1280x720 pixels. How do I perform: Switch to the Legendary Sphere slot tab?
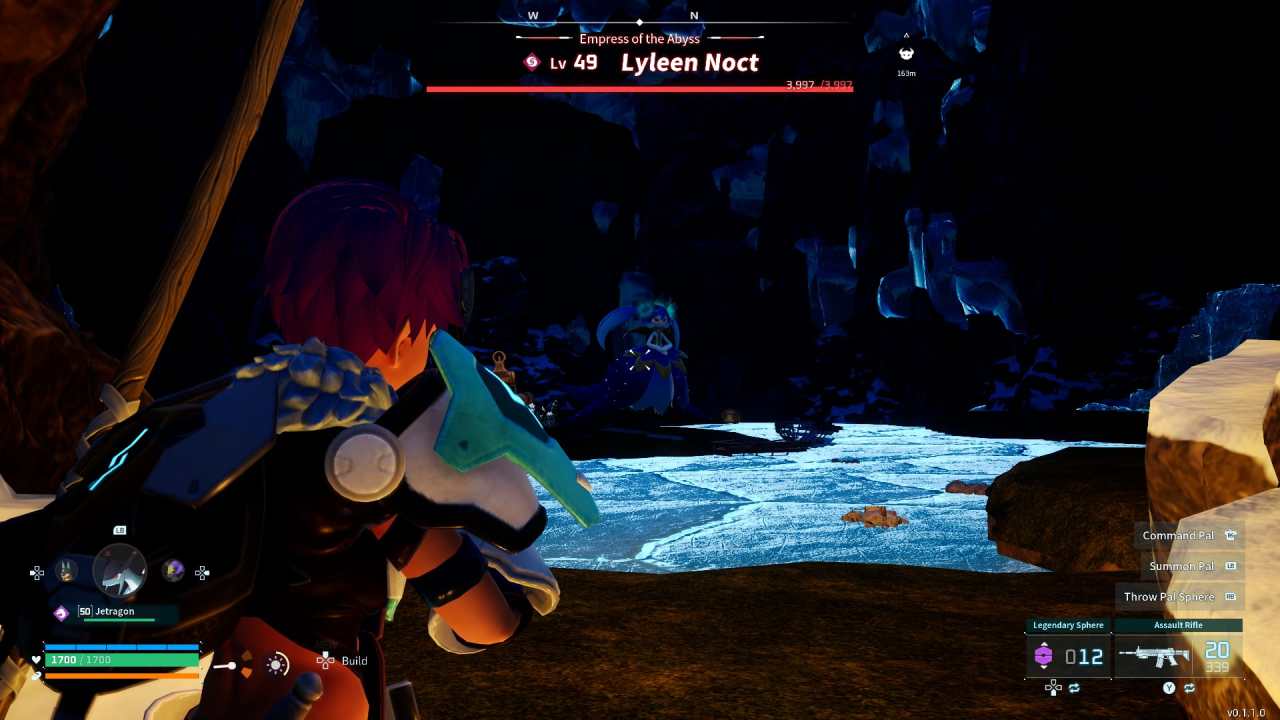tap(1069, 624)
